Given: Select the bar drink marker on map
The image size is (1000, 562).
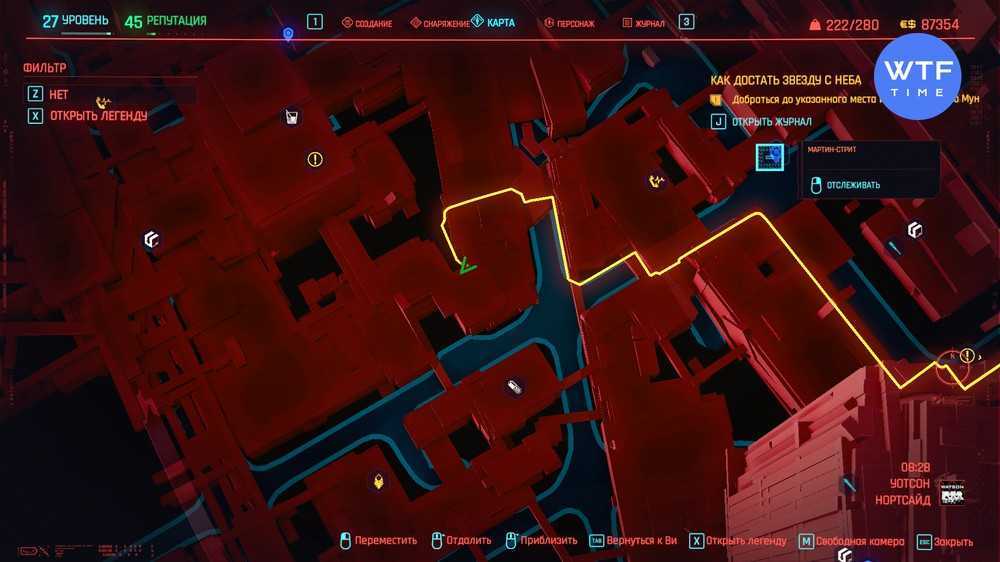Looking at the screenshot, I should pyautogui.click(x=290, y=118).
